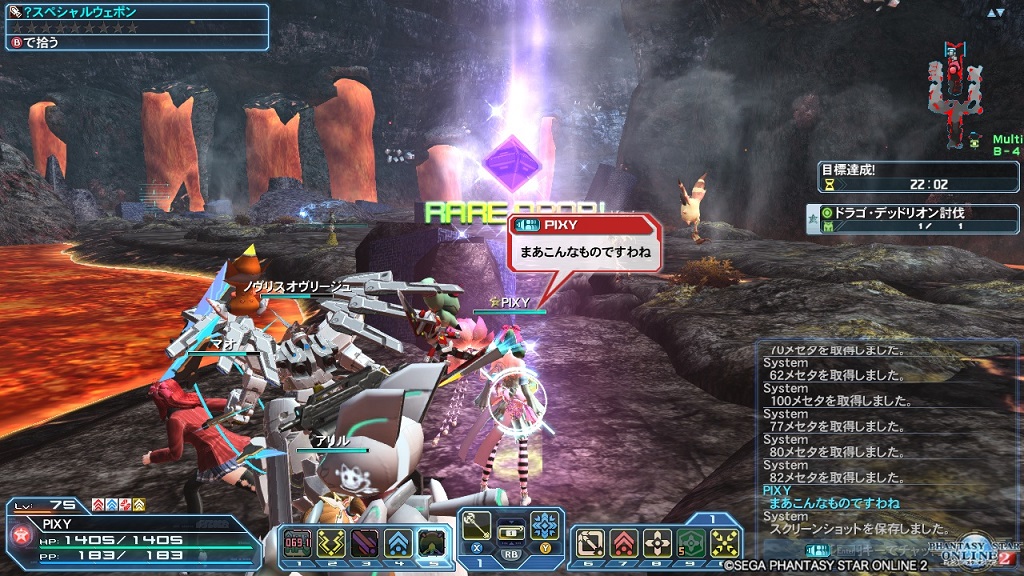The width and height of the screenshot is (1024, 576).
Task: Click the weapon swap slot above RB
Action: pyautogui.click(x=511, y=530)
